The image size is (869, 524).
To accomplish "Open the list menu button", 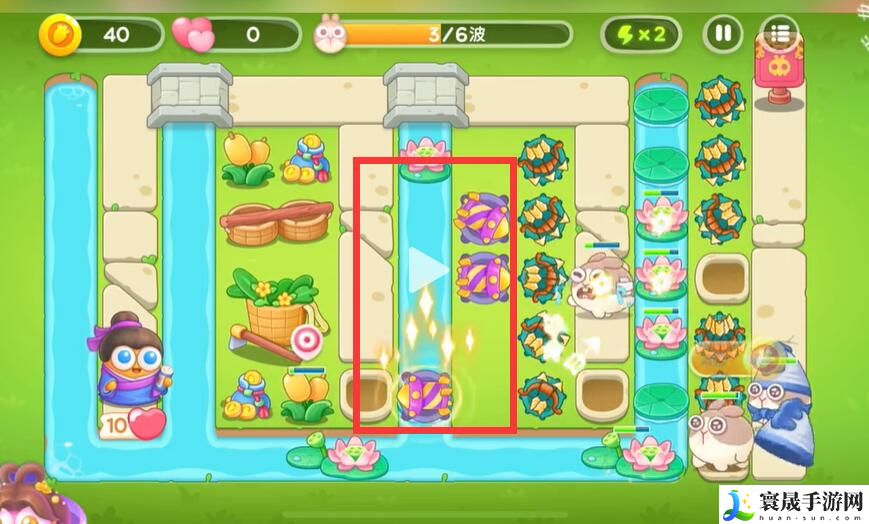I will point(780,35).
